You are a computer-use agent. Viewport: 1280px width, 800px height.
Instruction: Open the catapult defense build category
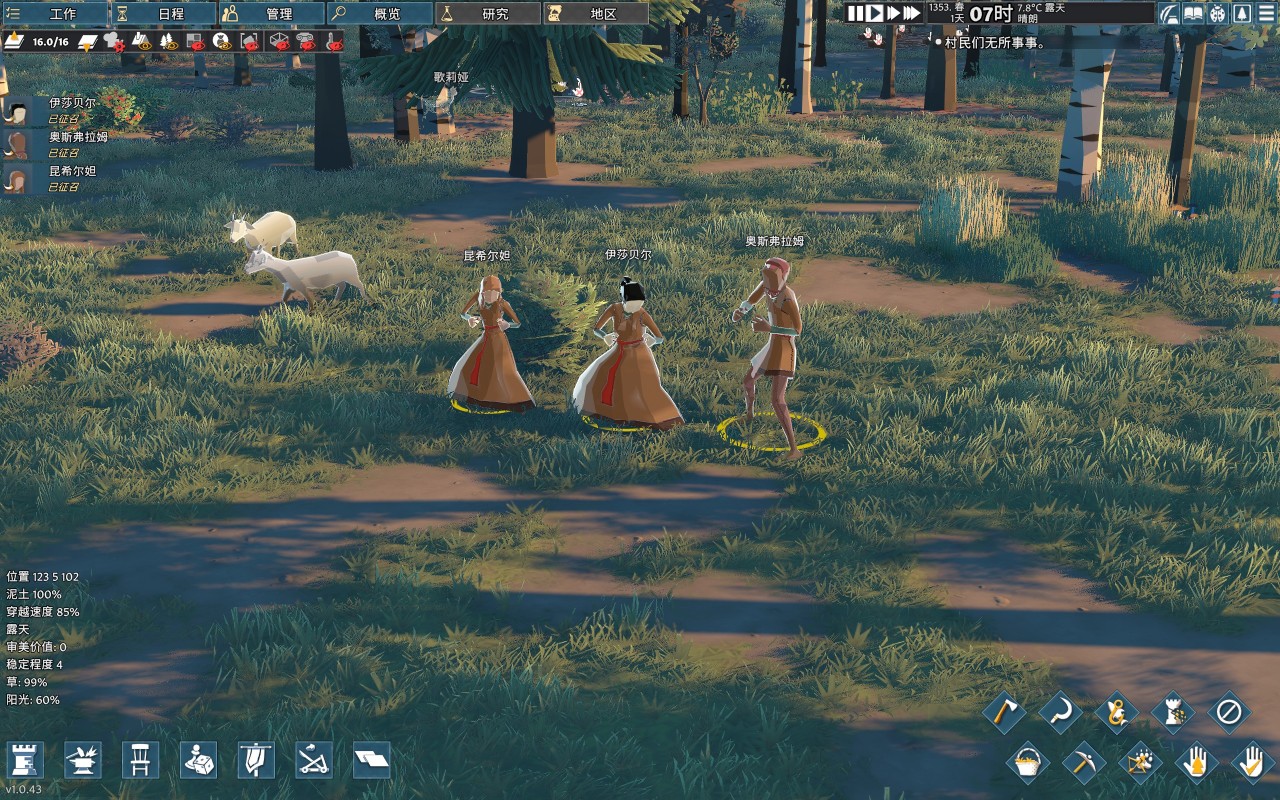tap(314, 760)
